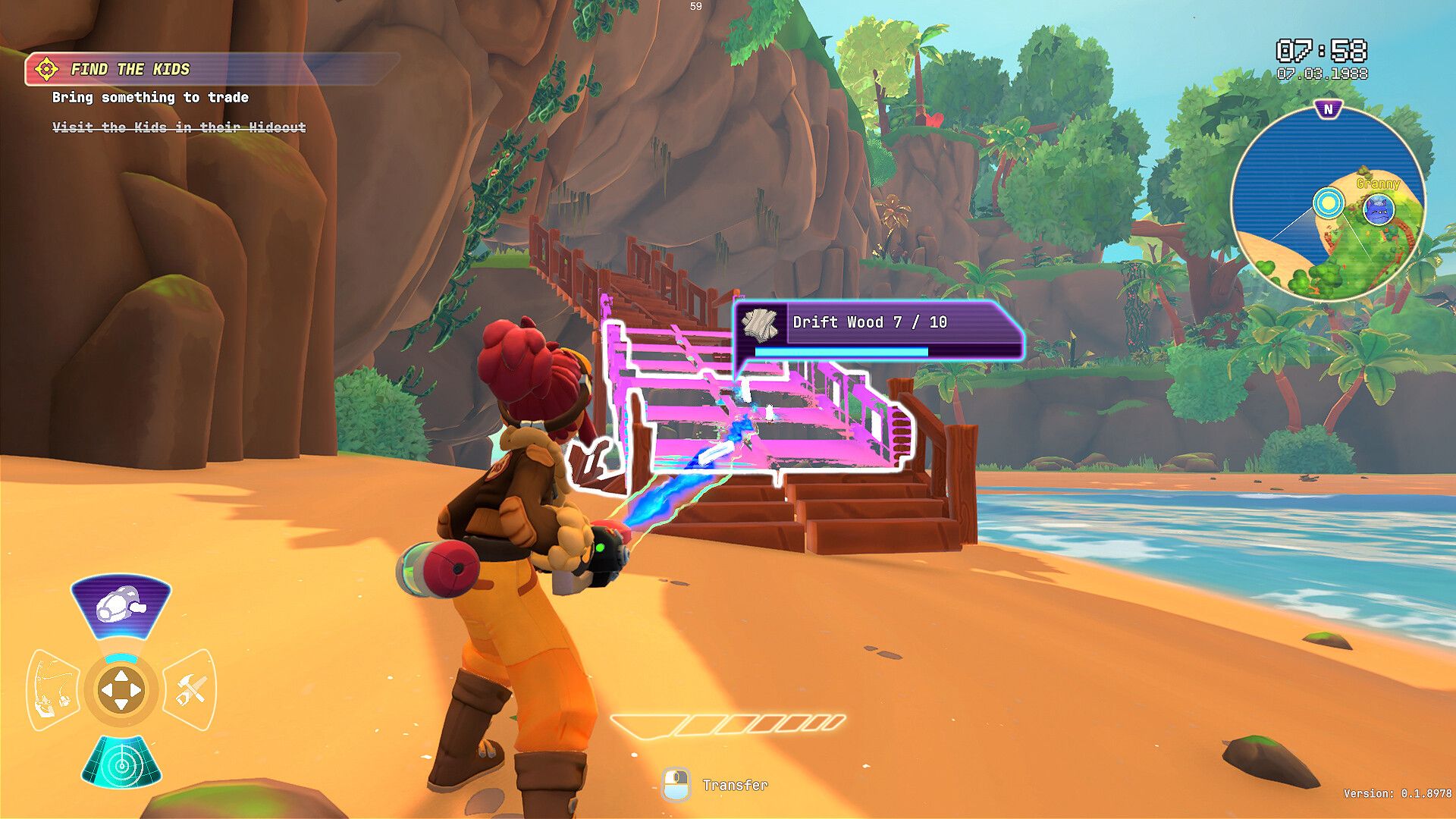Click the clock showing 07:58
The height and width of the screenshot is (819, 1456).
[1321, 49]
